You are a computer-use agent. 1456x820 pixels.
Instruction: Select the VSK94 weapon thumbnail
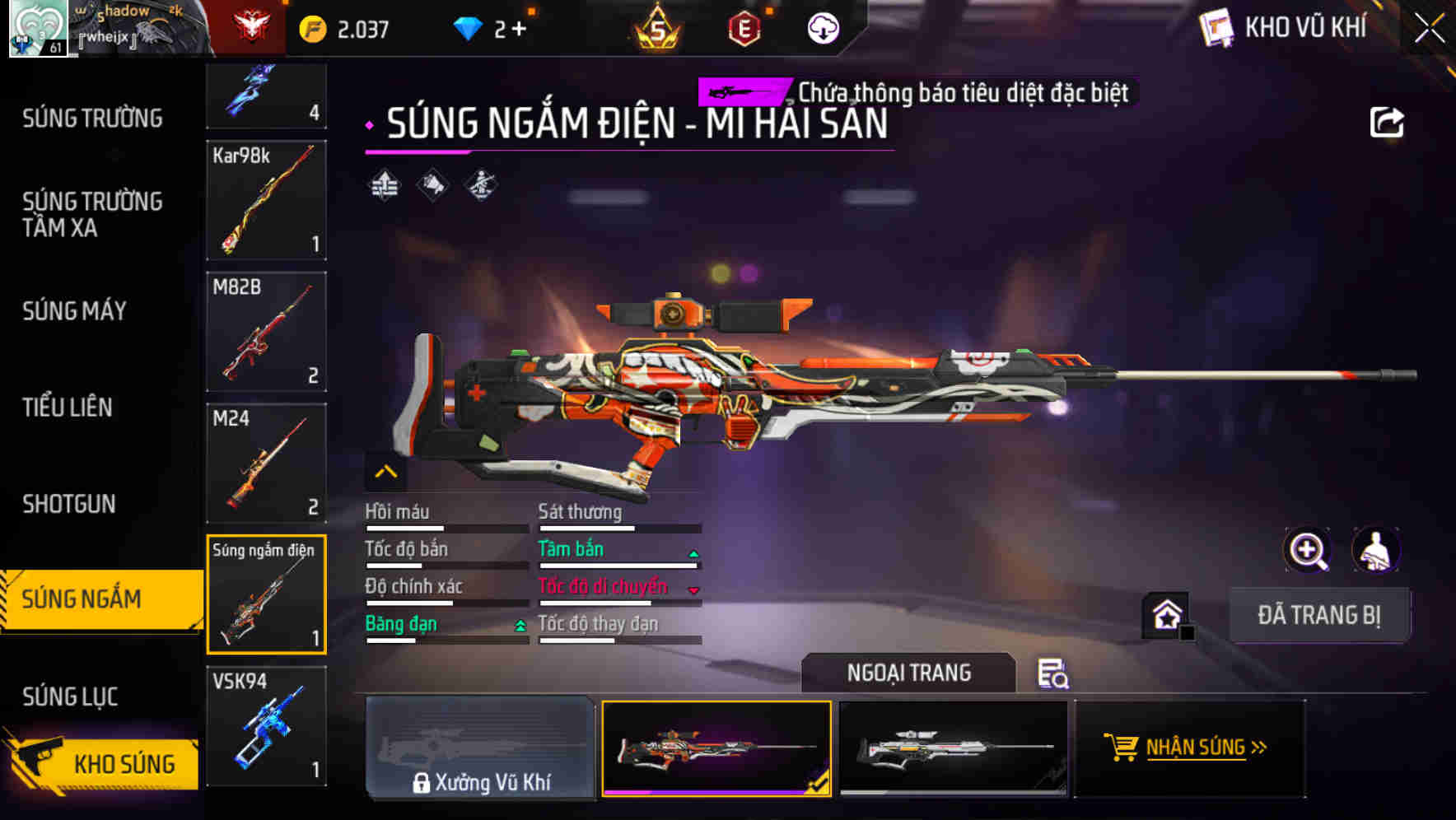265,728
